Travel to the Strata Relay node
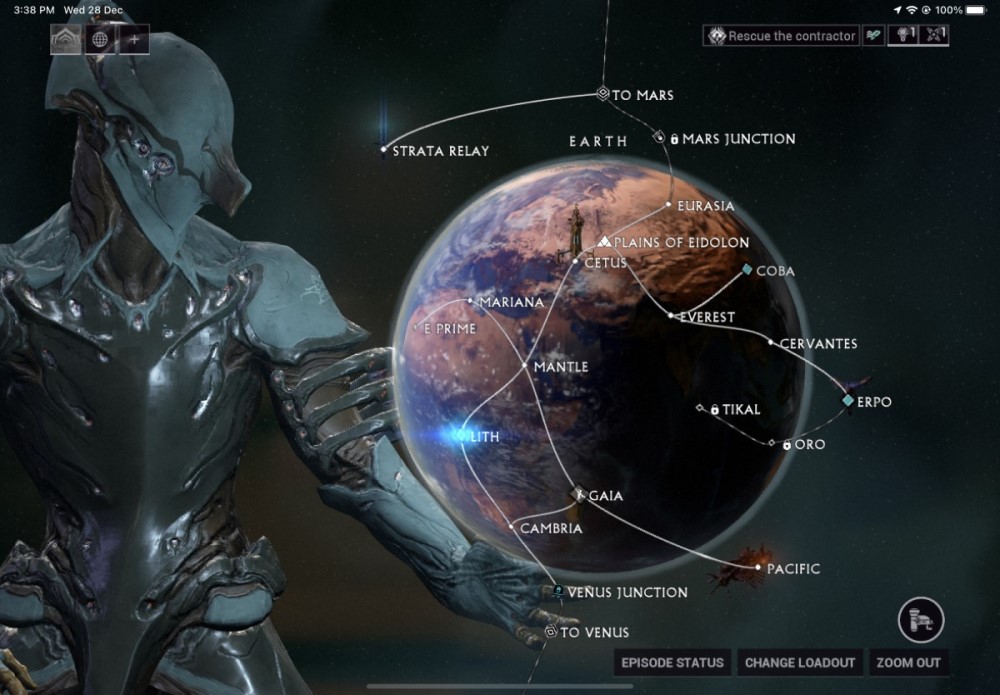 click(x=384, y=150)
